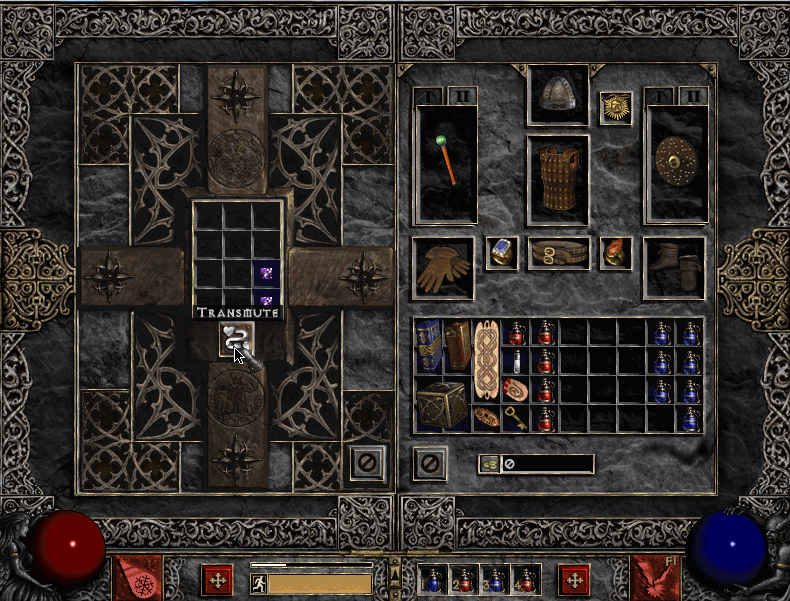Close the inventory panel
The height and width of the screenshot is (601, 790).
tap(429, 463)
